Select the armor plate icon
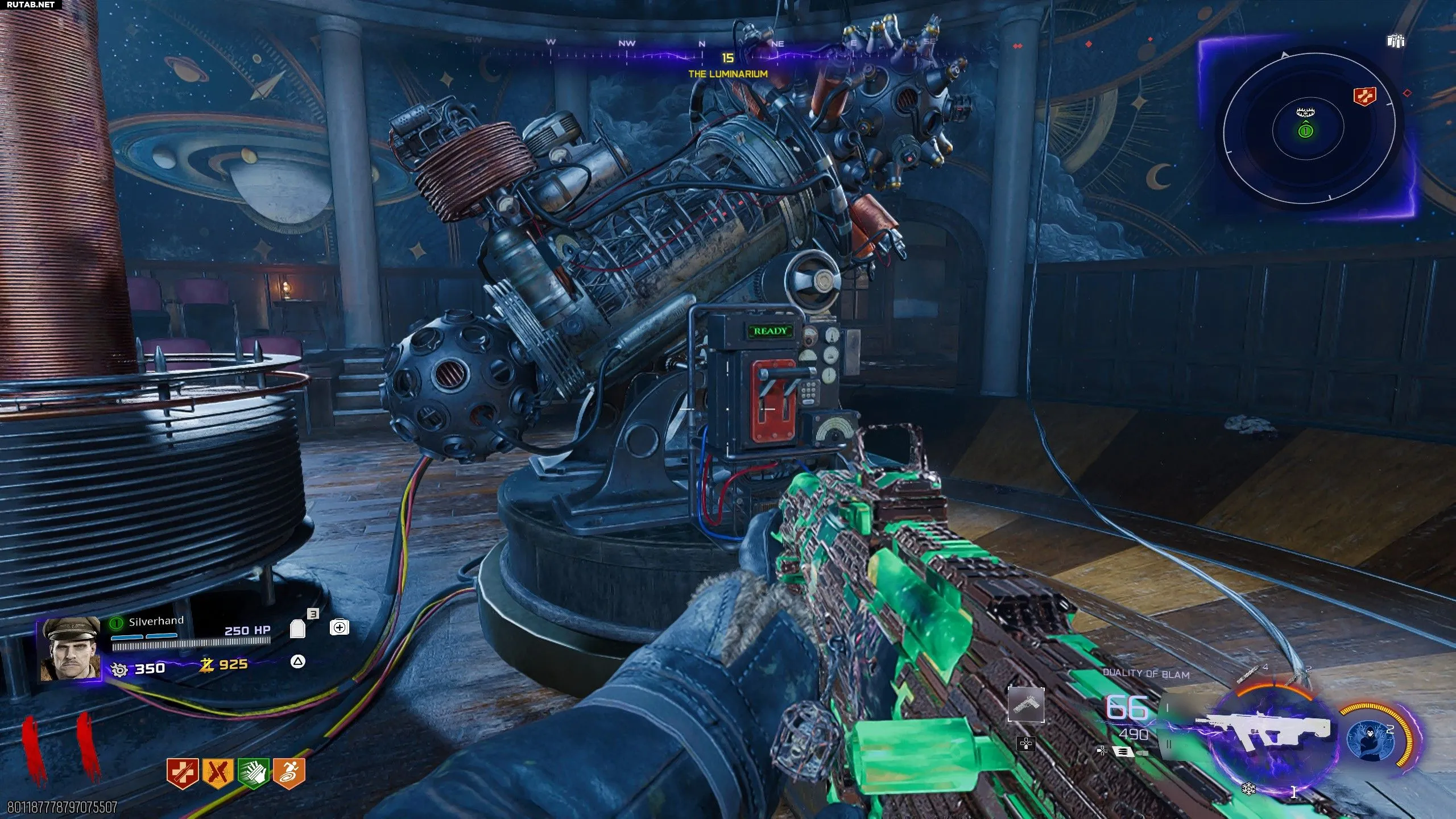 (297, 628)
